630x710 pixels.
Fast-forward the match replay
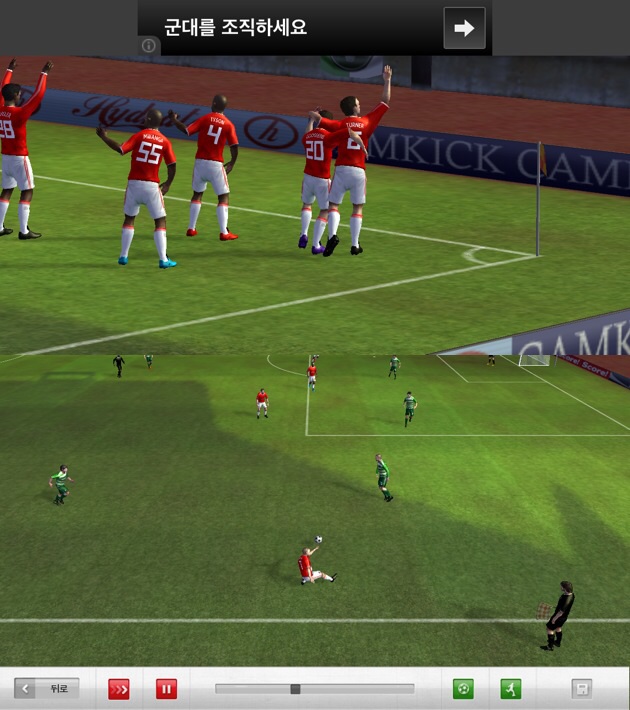119,689
